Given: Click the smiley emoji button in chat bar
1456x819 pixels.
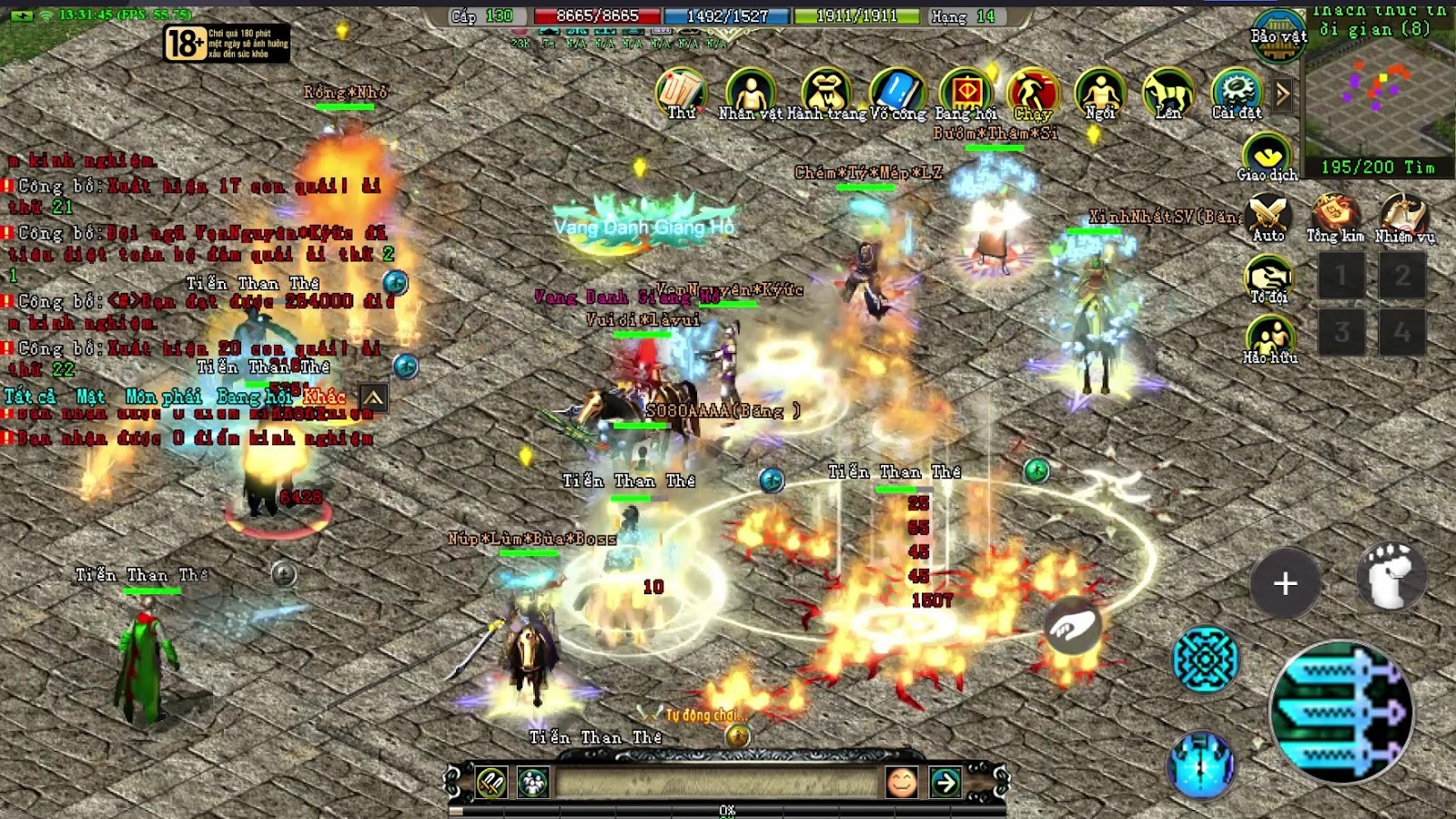Looking at the screenshot, I should click(902, 782).
